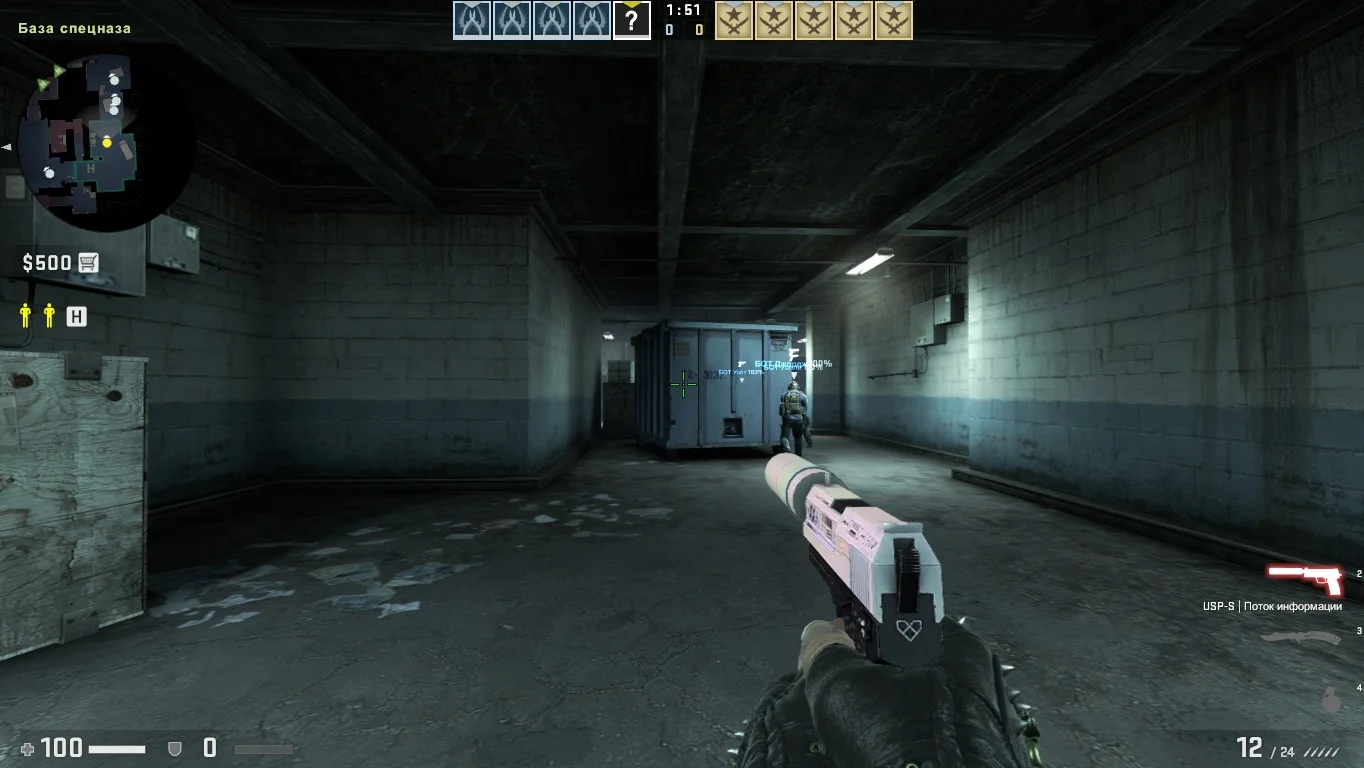Select the USP-S pistol weapon icon

pos(1306,578)
